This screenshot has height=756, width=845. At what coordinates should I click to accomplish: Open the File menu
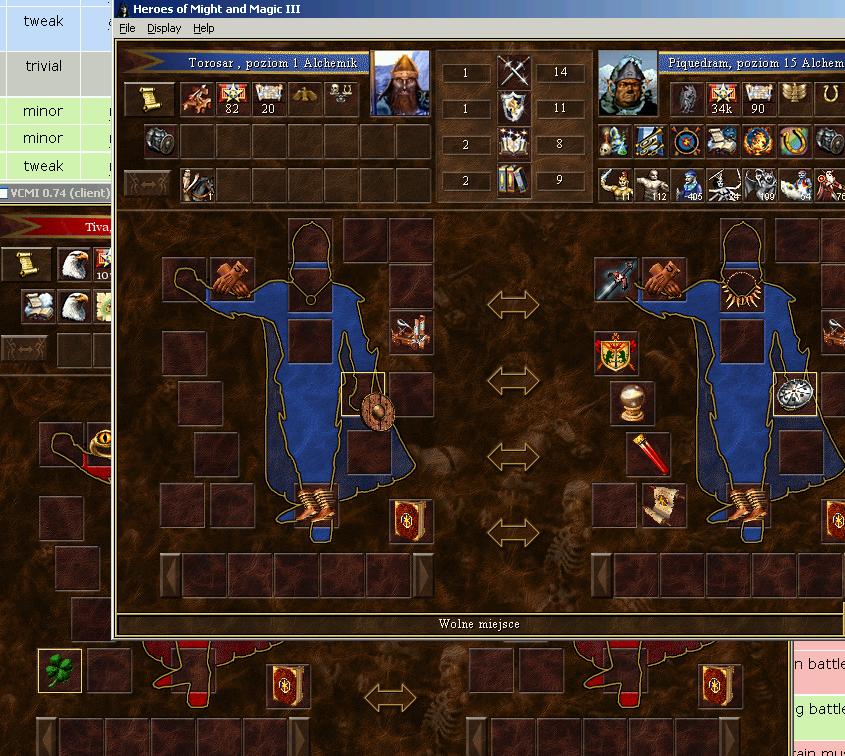(127, 29)
